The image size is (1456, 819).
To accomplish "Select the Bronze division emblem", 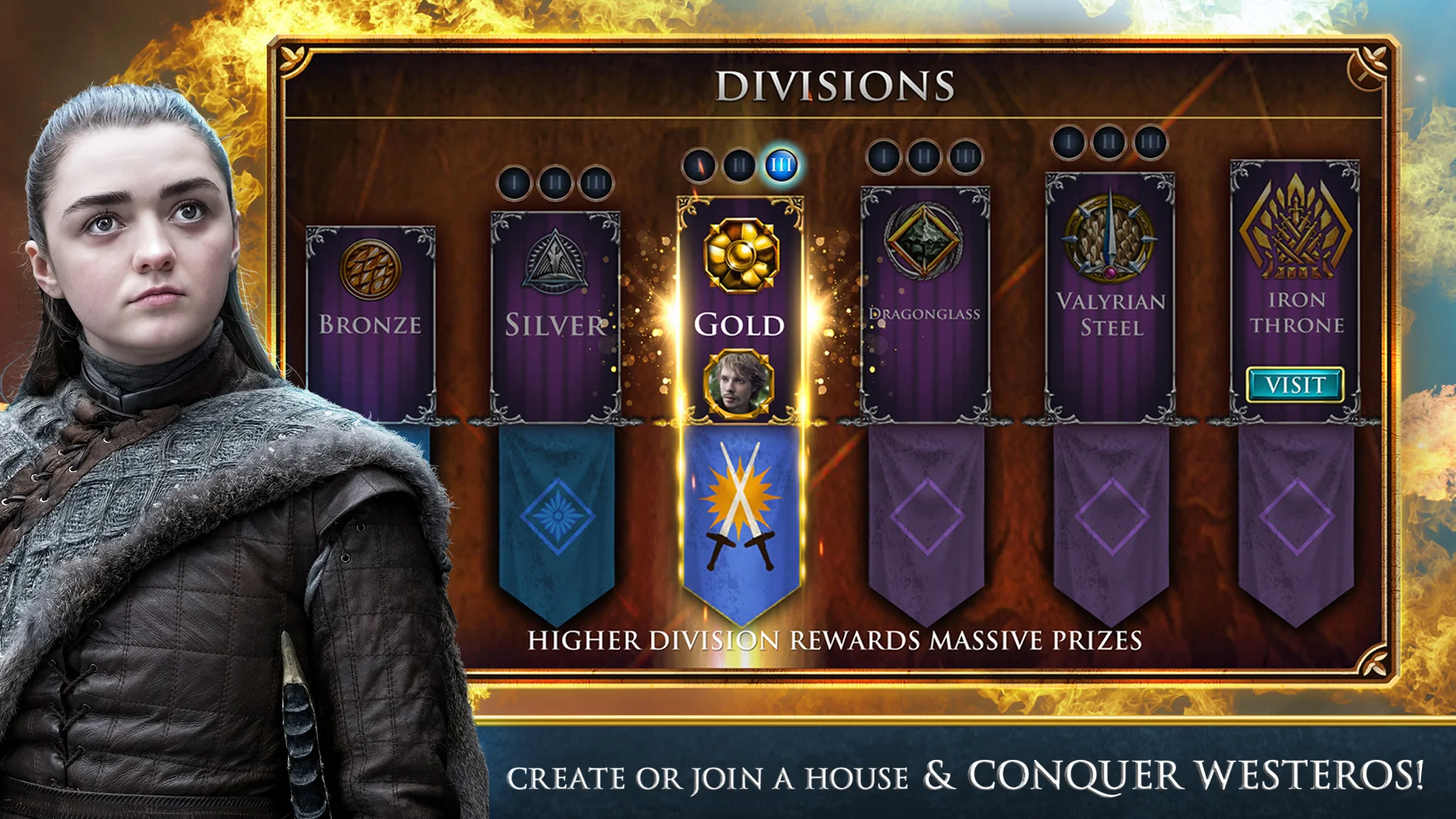I will pos(369,267).
